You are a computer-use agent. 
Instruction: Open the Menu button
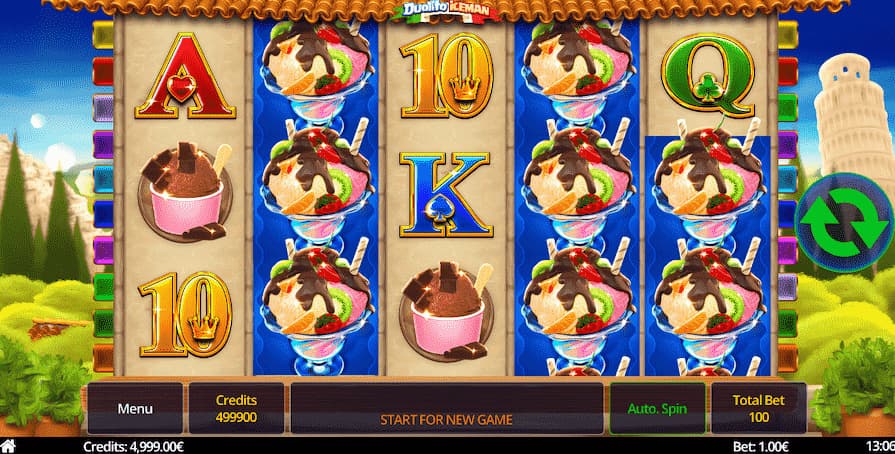tap(135, 408)
